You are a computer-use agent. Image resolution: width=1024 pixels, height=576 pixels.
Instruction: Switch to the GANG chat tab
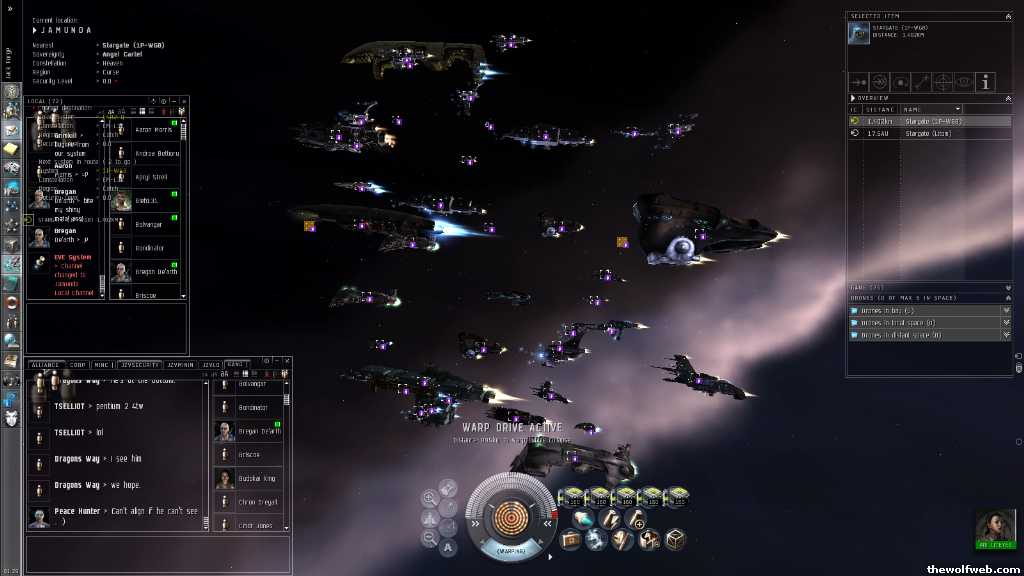[236, 365]
